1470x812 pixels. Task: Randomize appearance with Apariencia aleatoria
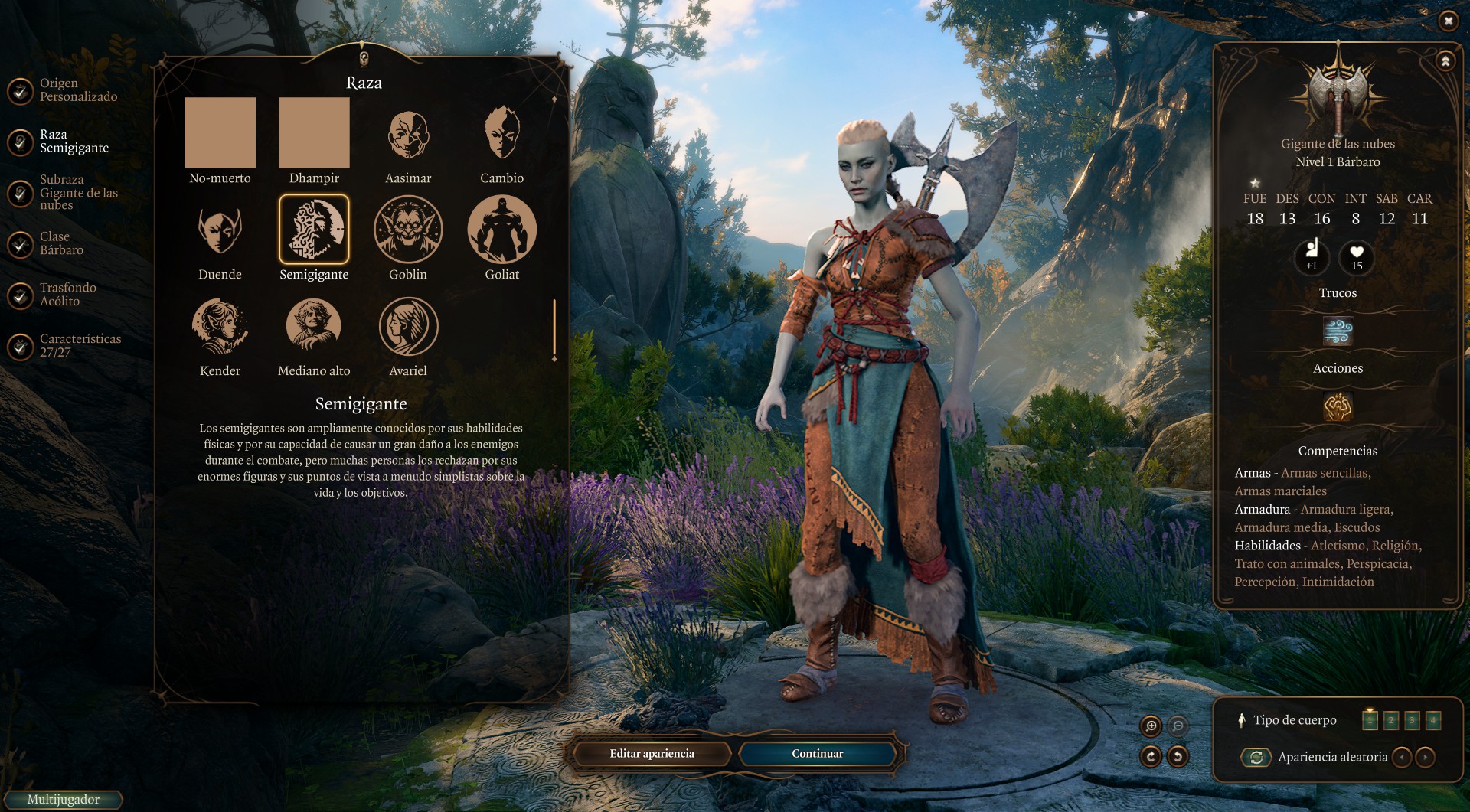1256,758
